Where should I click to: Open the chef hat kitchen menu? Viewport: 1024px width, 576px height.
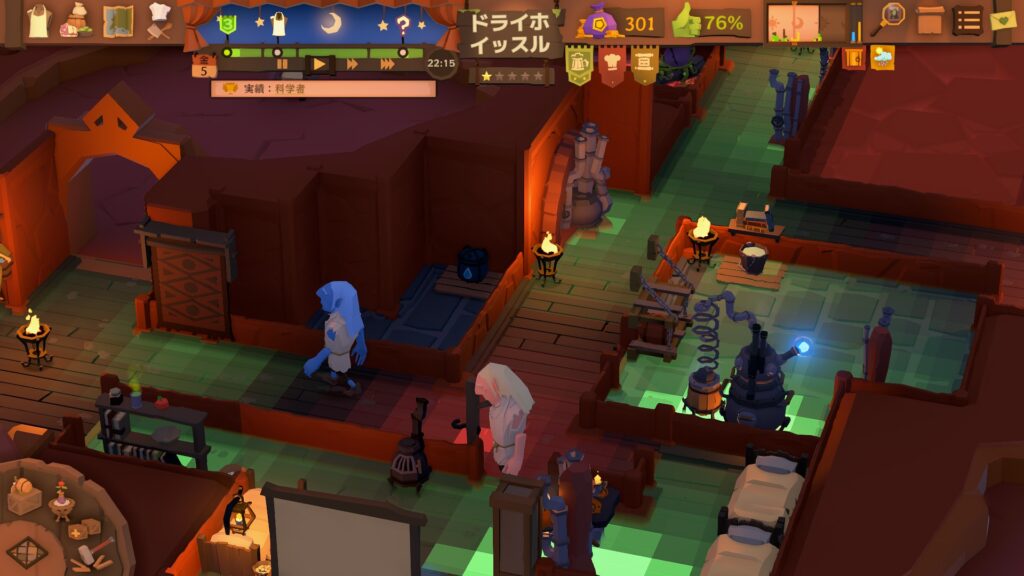(160, 20)
